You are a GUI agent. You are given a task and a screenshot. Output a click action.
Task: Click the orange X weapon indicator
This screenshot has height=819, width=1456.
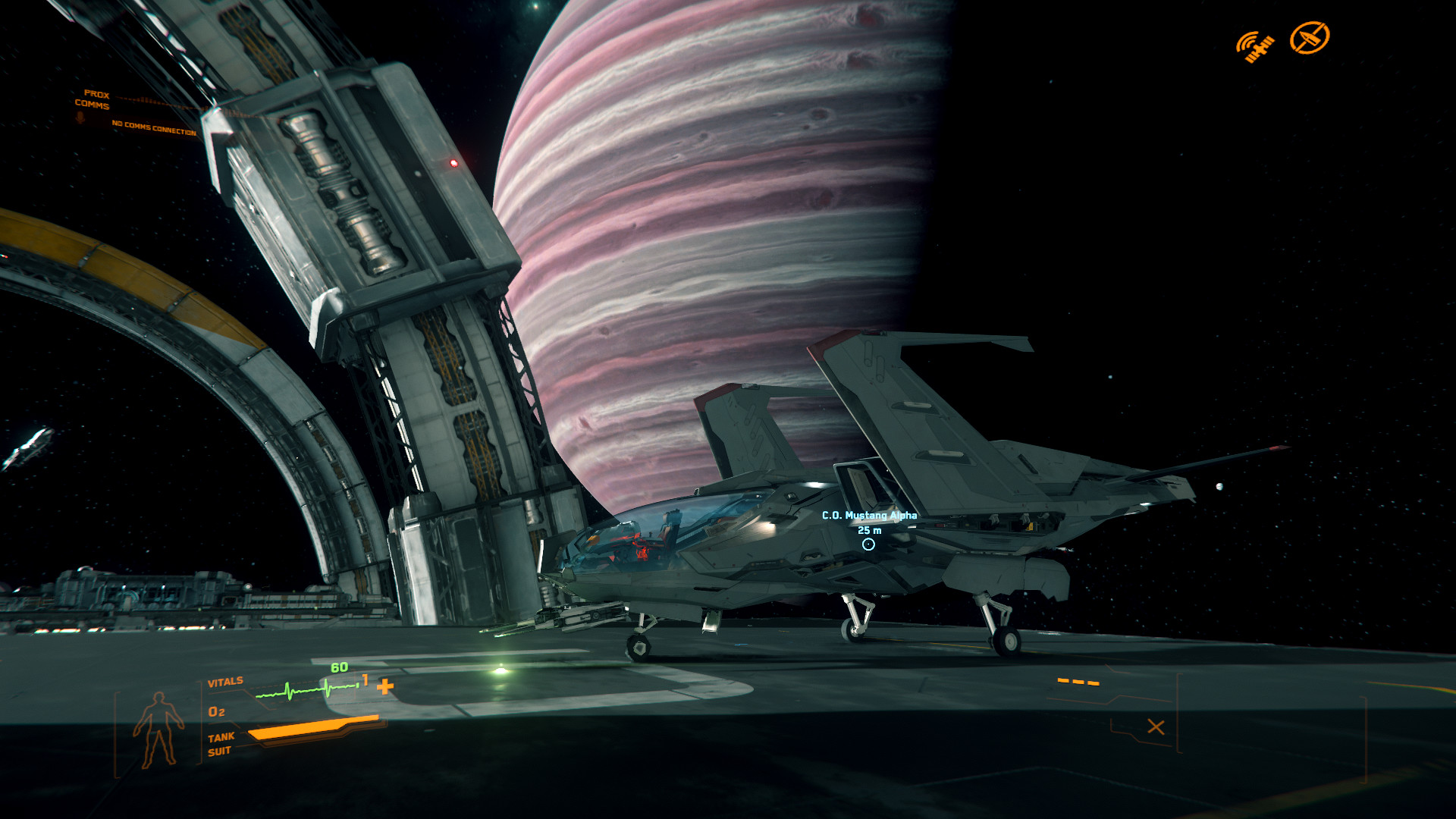coord(1156,727)
